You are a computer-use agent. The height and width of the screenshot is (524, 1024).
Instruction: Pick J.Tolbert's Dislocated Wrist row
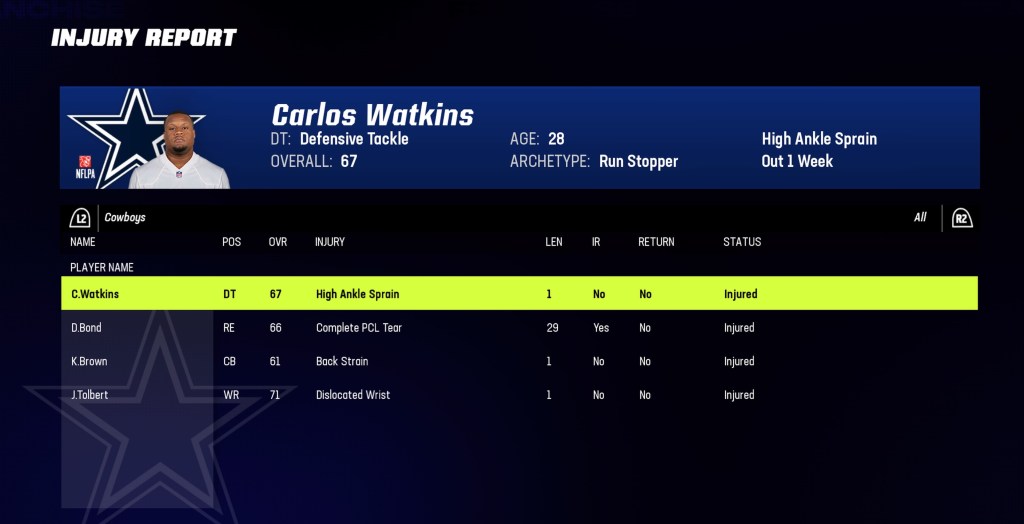[x=518, y=395]
